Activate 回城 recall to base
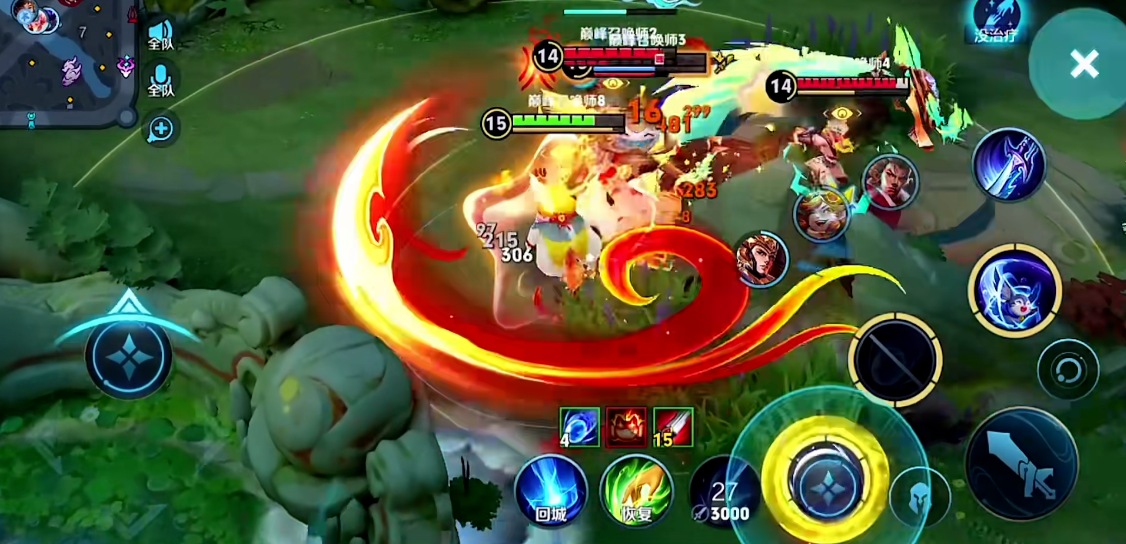This screenshot has width=1126, height=544. [x=550, y=491]
